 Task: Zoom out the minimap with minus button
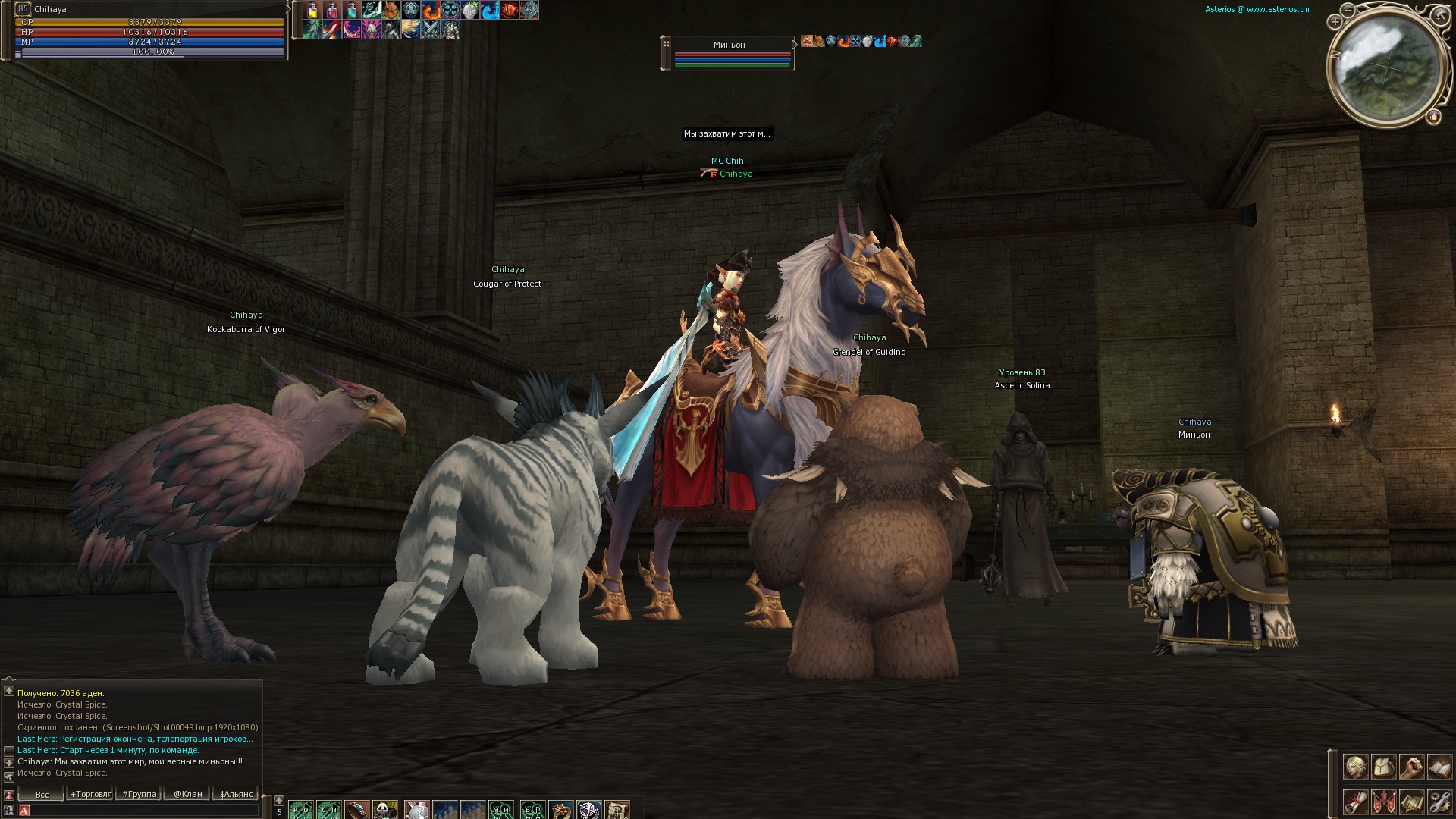click(x=1348, y=11)
